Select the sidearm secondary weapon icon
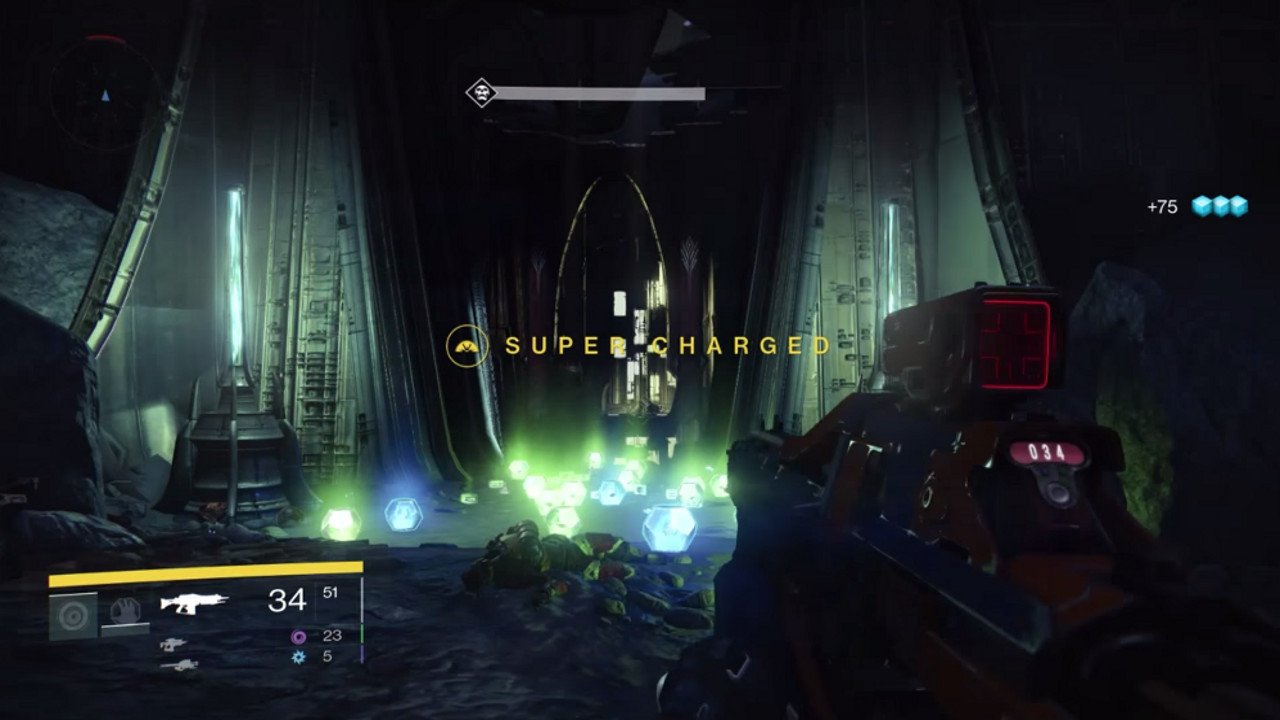 point(172,645)
